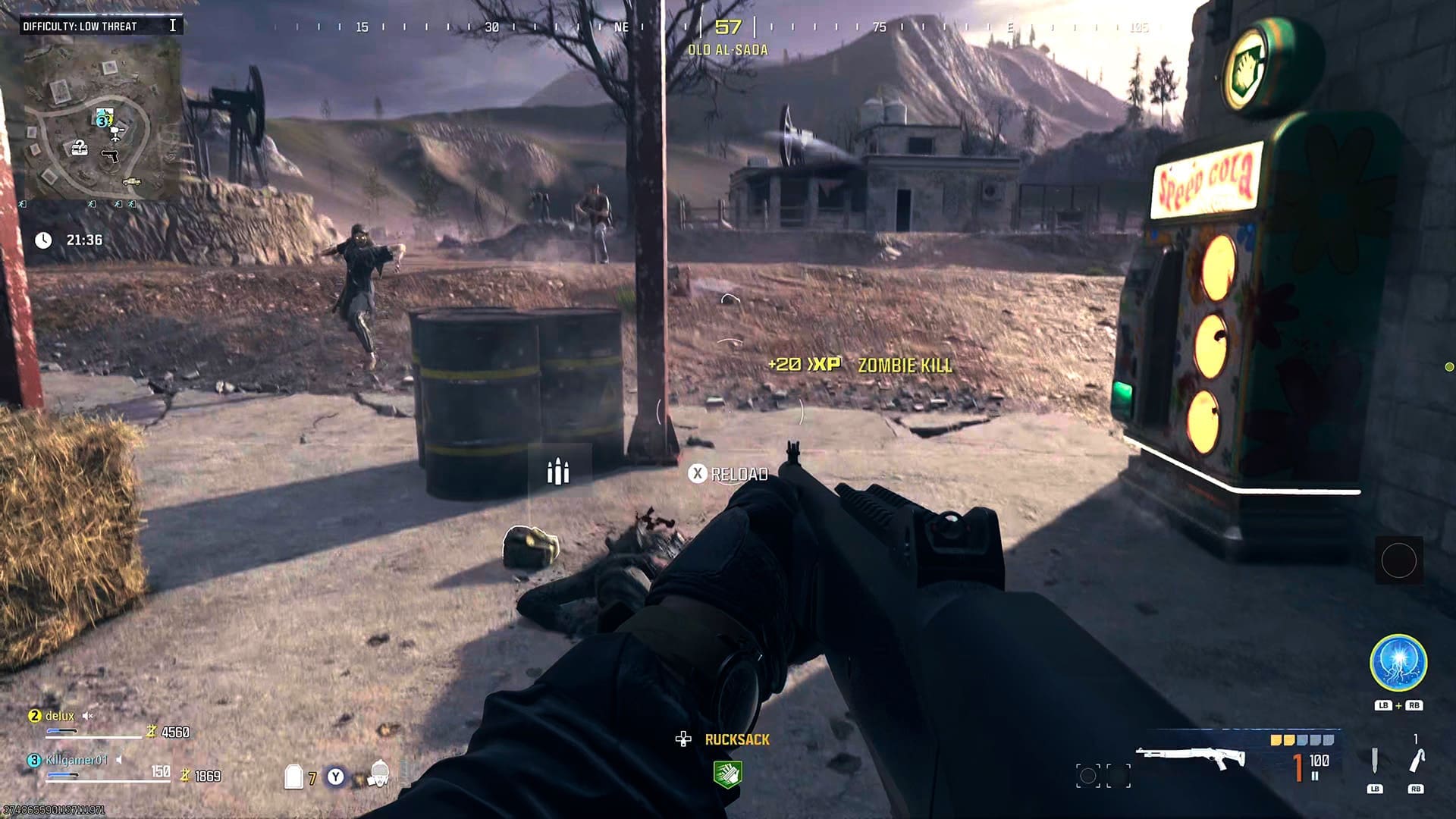Viewport: 1456px width, 819px height.
Task: Click the green Rucksack perk icon
Action: pos(726,773)
